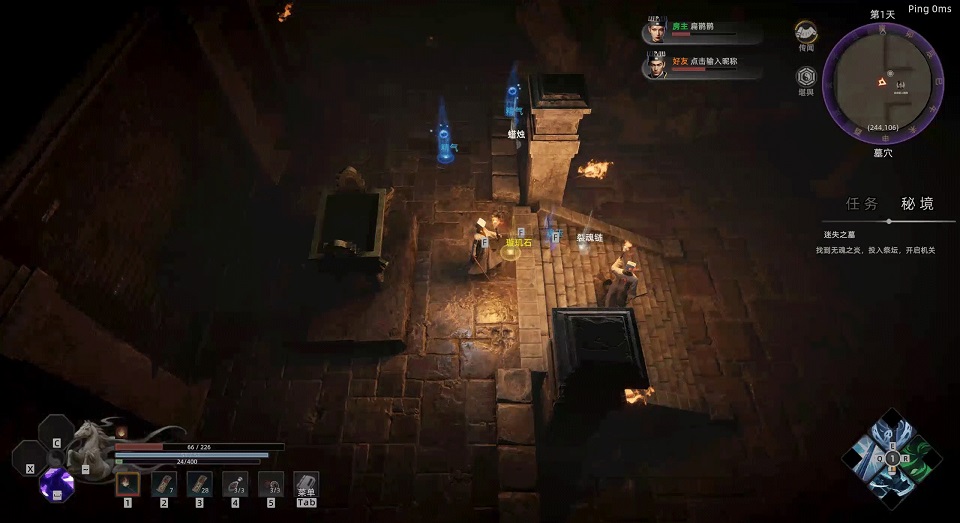Select the talisman with count 7
The image size is (960, 523).
pos(163,484)
